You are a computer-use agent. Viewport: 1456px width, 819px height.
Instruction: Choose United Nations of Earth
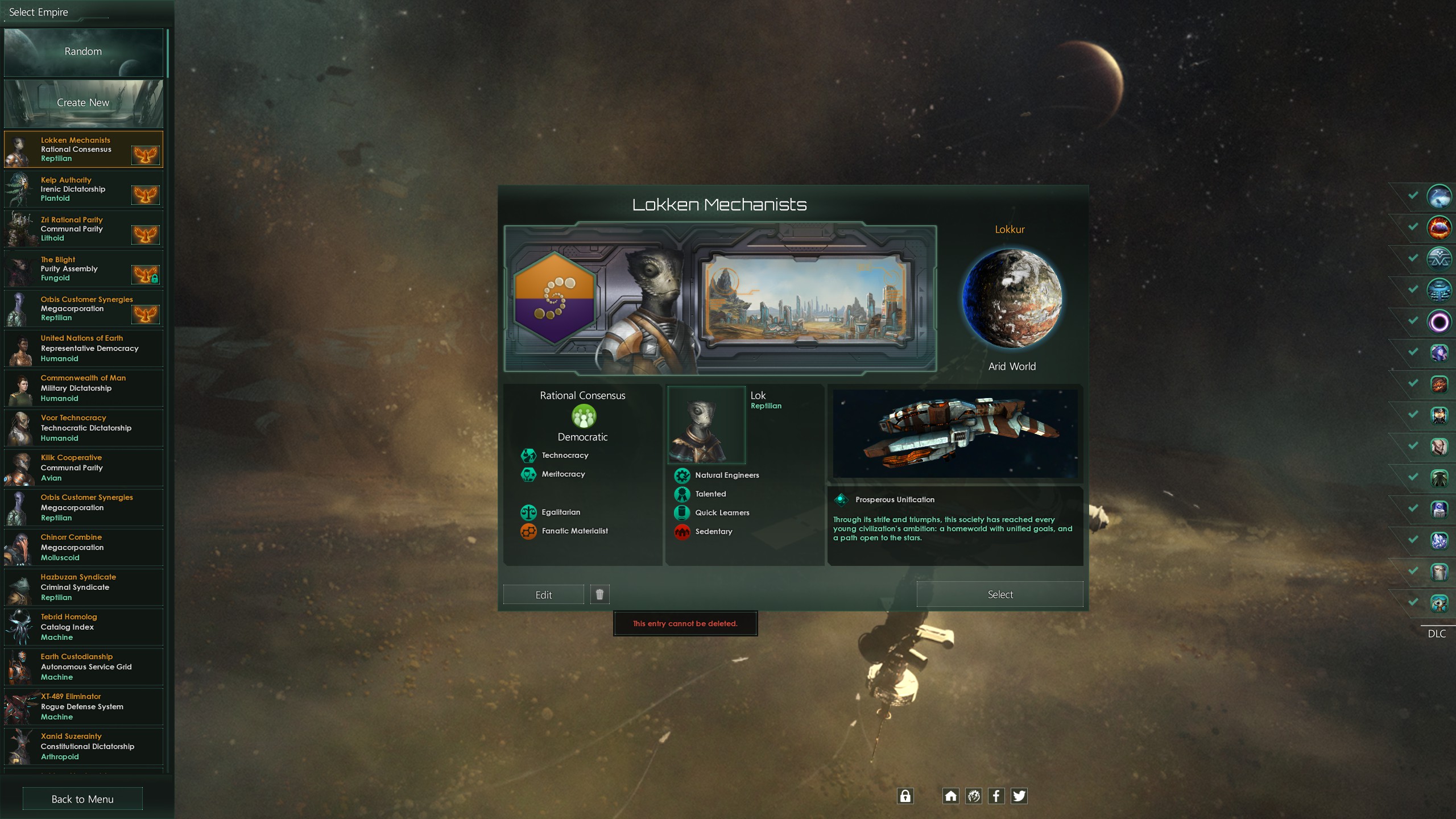[x=83, y=349]
